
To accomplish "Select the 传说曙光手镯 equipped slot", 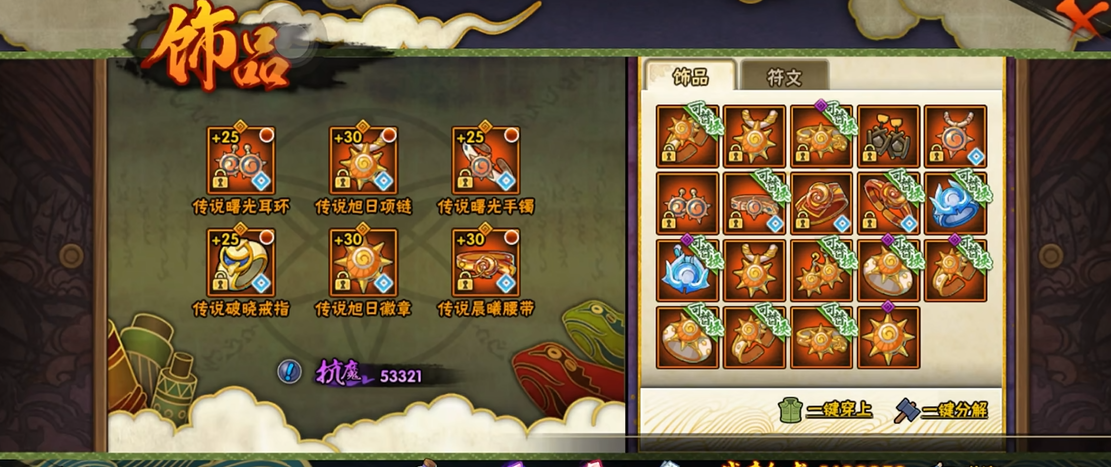I will tap(486, 160).
